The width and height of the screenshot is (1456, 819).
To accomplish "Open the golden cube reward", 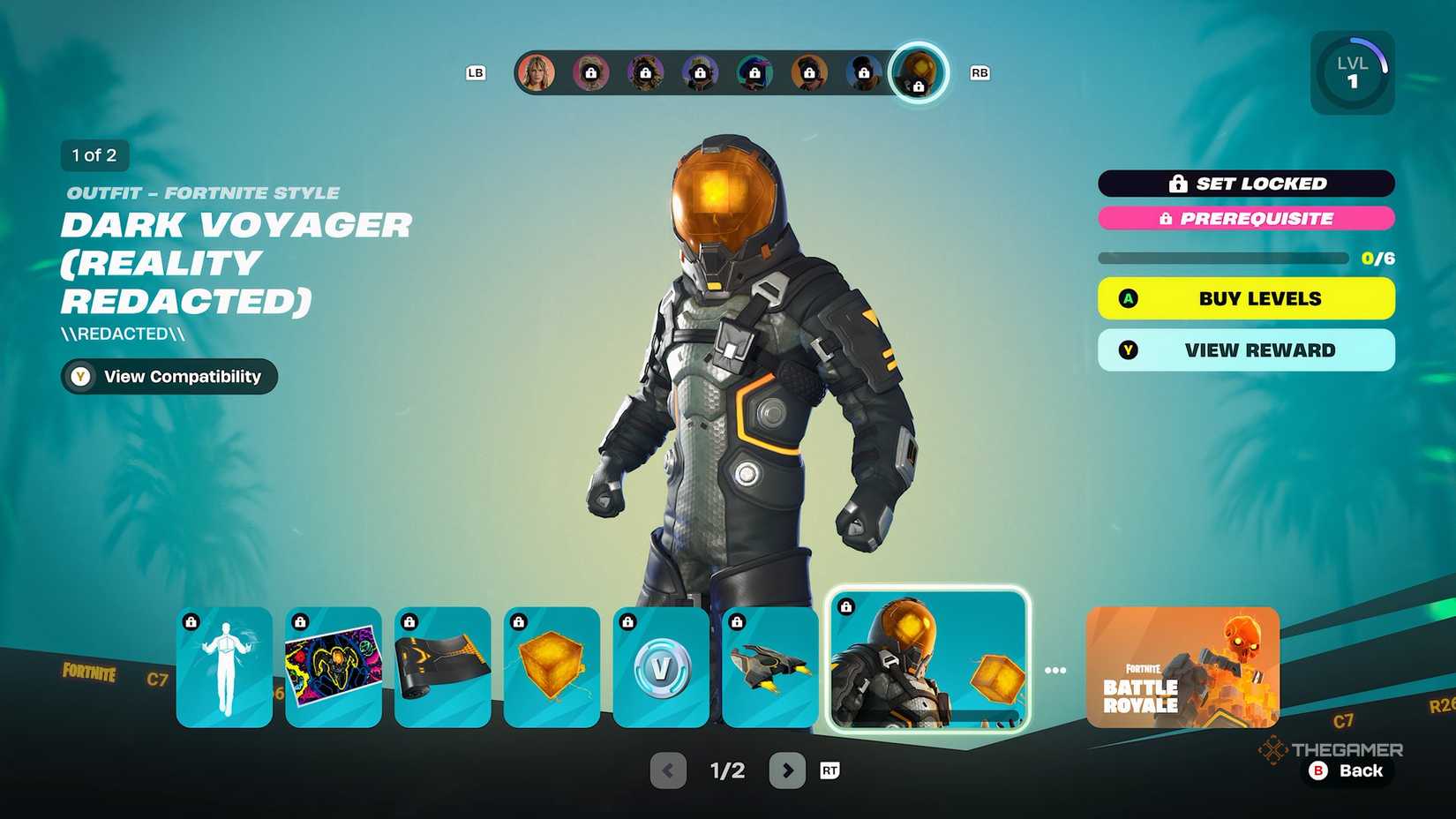I will point(552,668).
